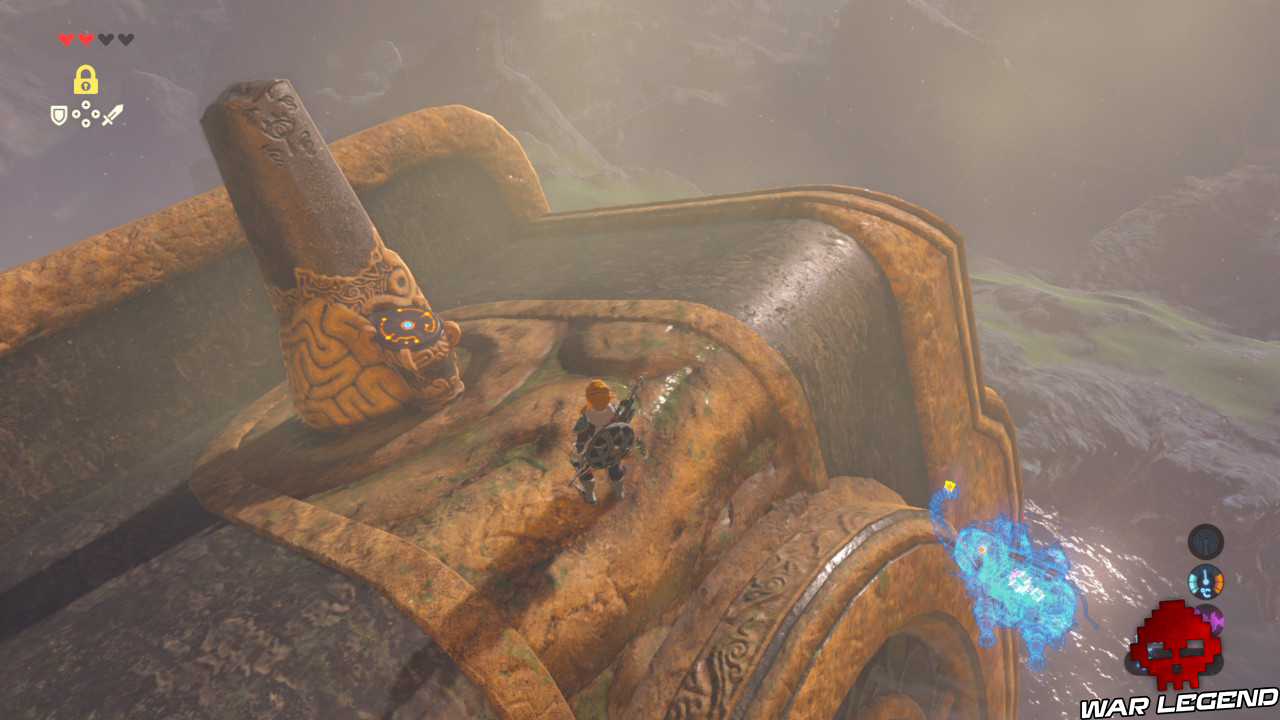Click the sword icon next to the D-pad
This screenshot has height=720, width=1280.
[112, 115]
